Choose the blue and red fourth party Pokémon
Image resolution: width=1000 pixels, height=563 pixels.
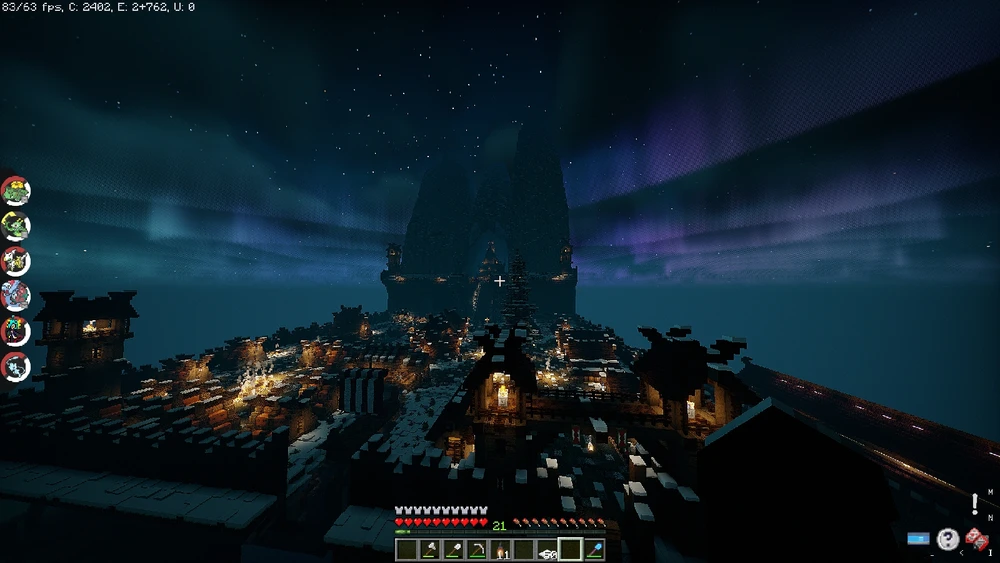point(16,295)
